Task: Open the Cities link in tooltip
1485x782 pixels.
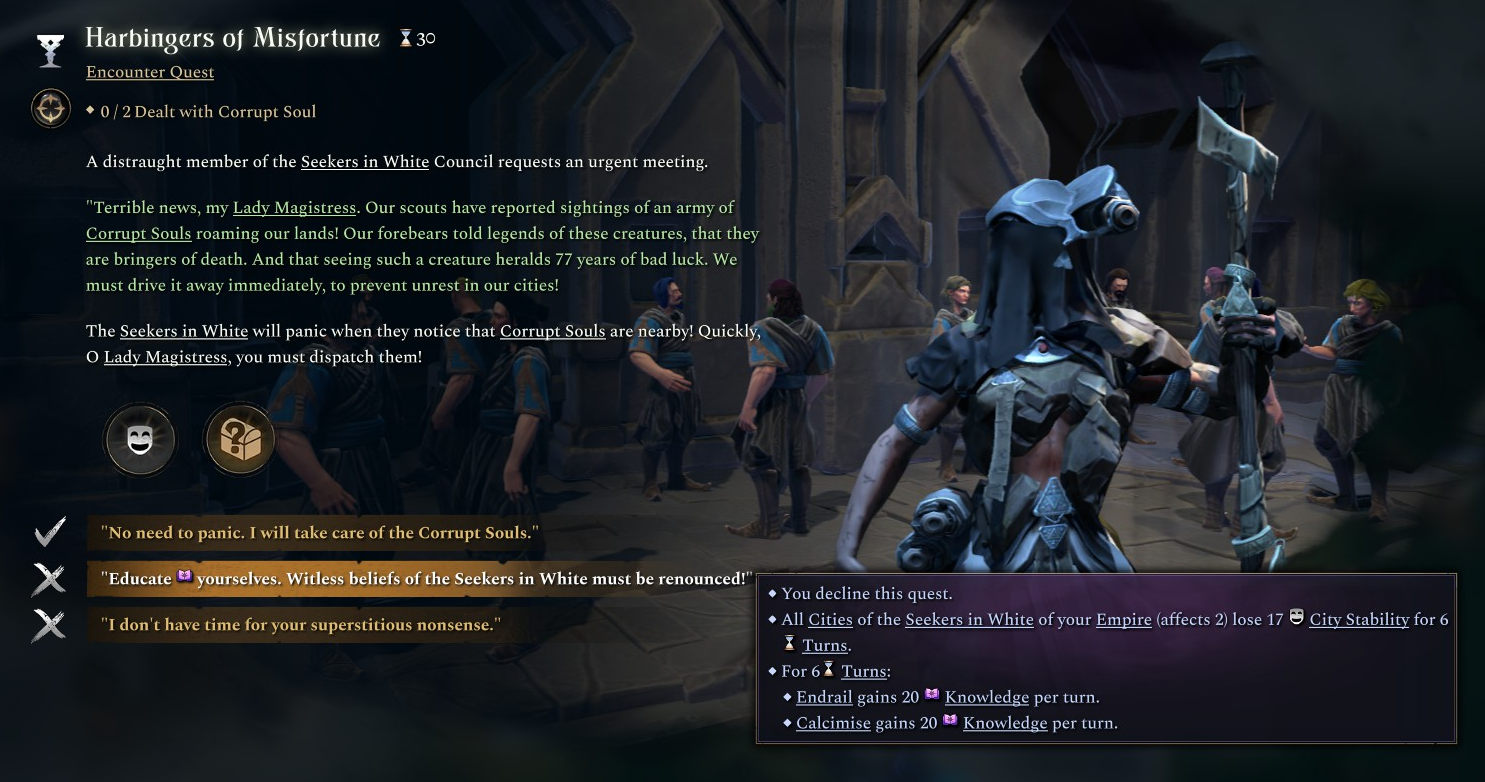Action: (x=830, y=620)
